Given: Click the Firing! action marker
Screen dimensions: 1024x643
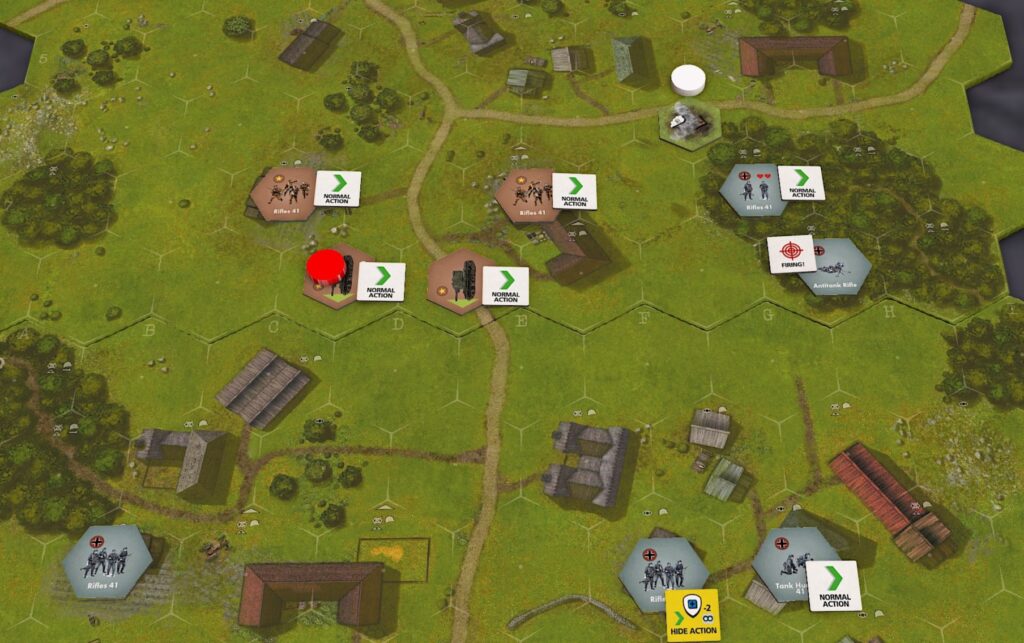Looking at the screenshot, I should point(789,255).
